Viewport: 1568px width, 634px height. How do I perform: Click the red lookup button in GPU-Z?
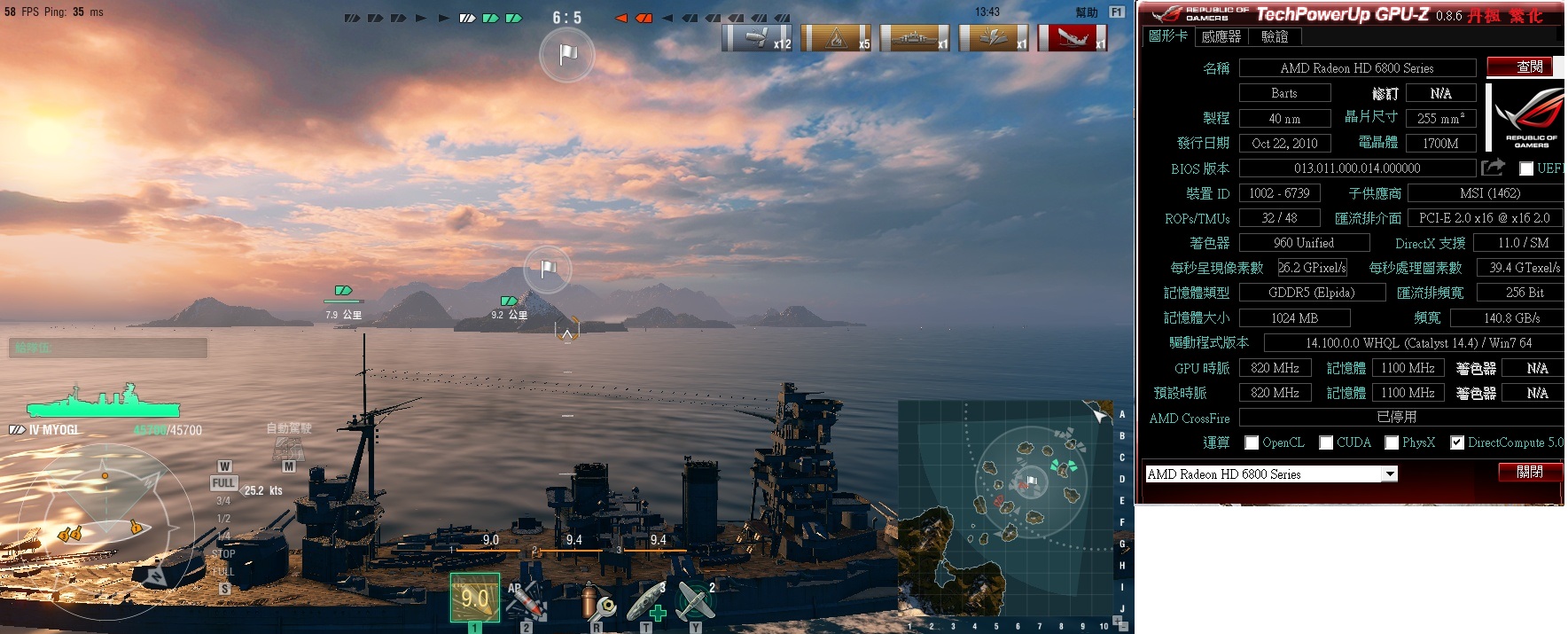(1529, 67)
